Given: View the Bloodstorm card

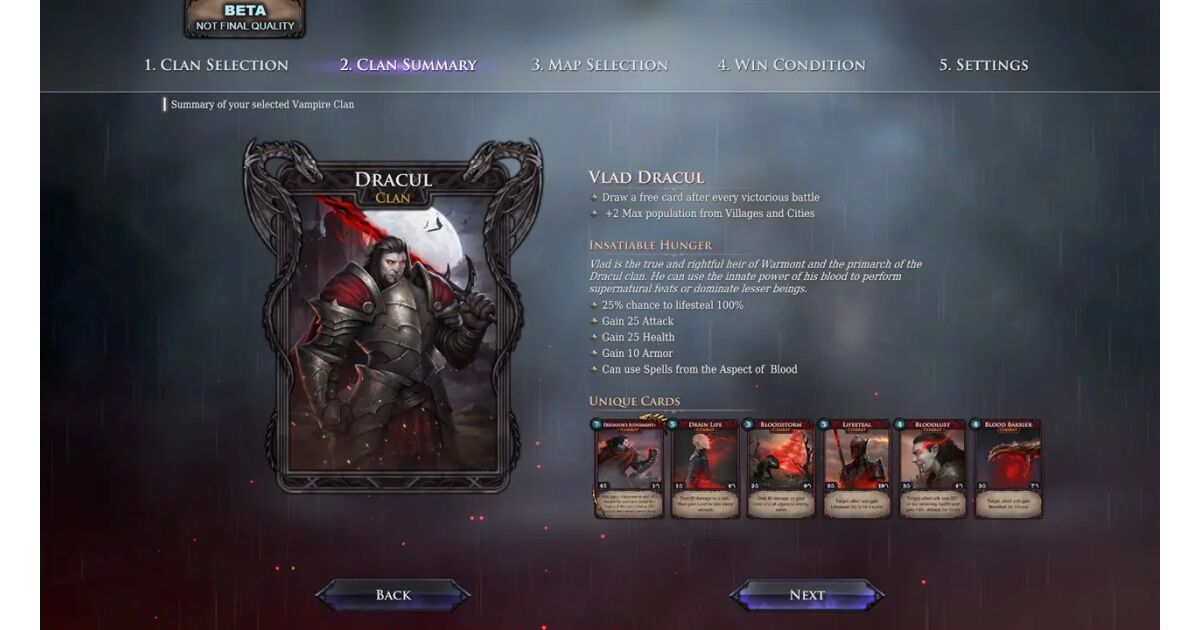Looking at the screenshot, I should point(781,468).
